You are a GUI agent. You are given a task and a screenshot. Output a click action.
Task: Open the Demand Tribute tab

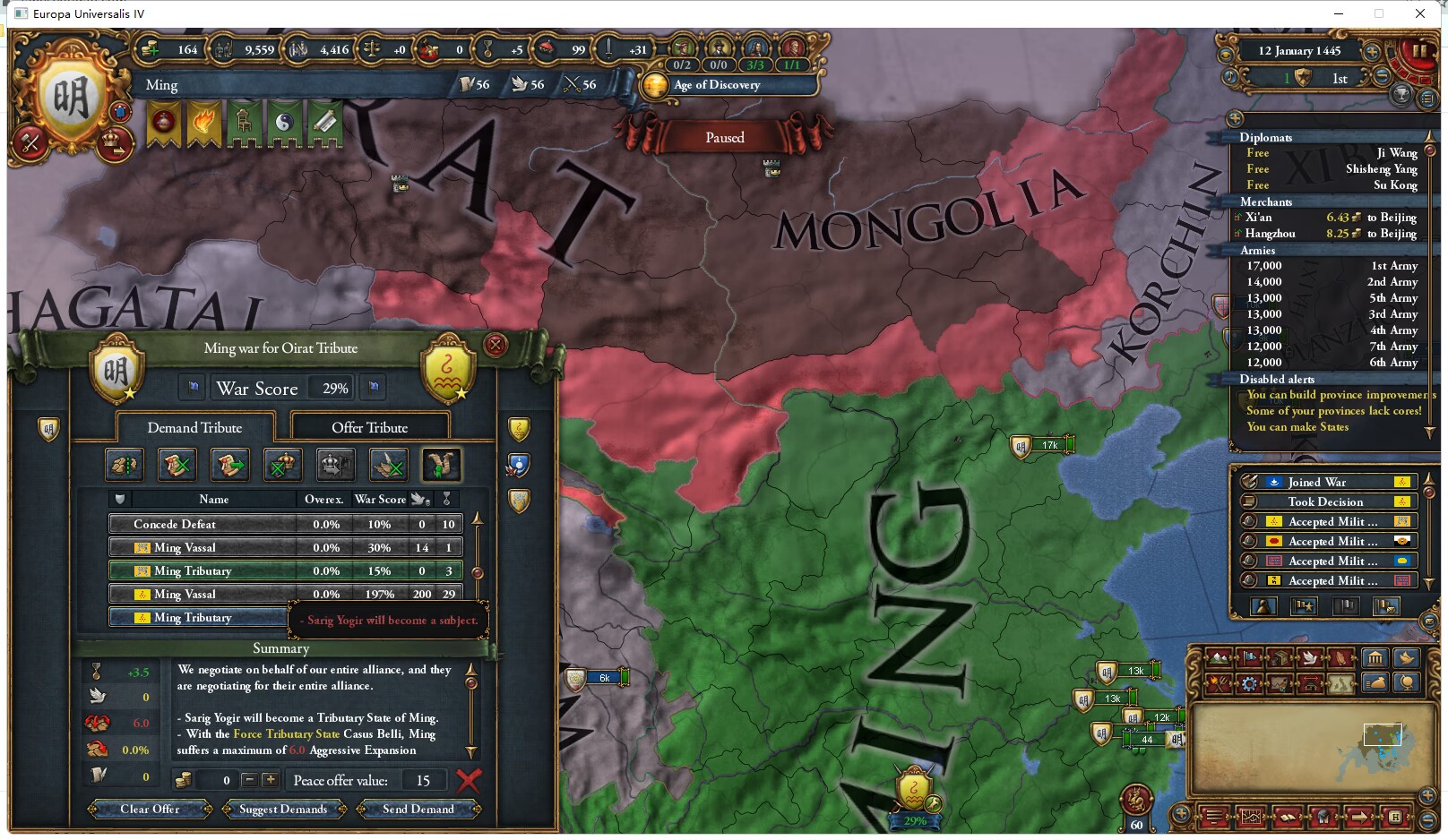pyautogui.click(x=194, y=427)
